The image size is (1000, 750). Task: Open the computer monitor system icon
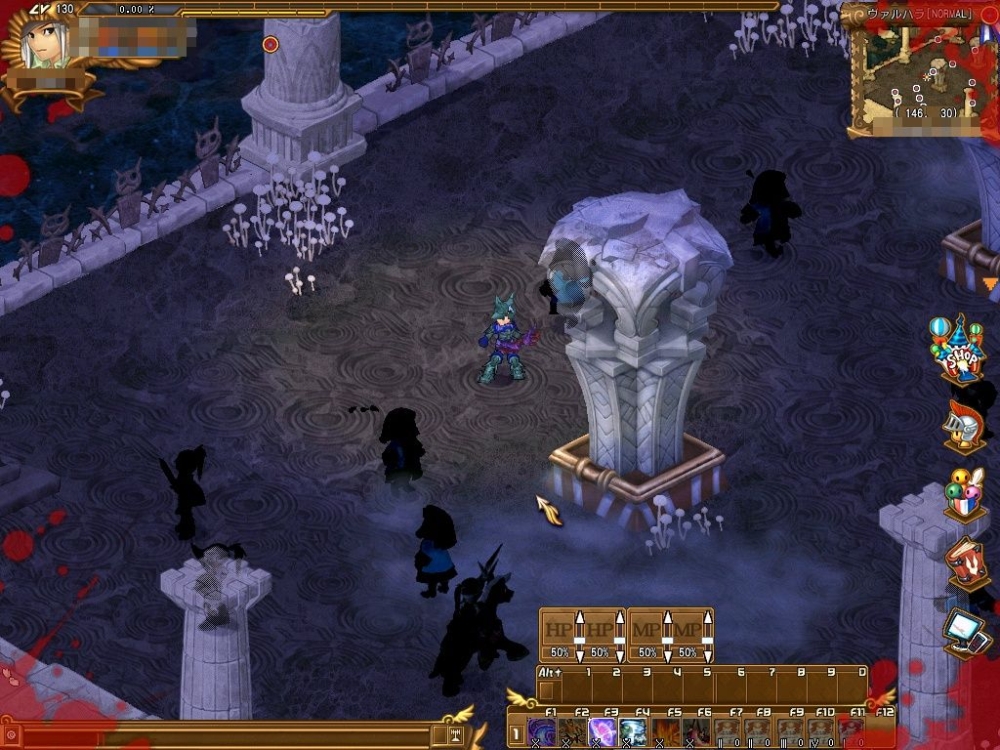(x=966, y=631)
